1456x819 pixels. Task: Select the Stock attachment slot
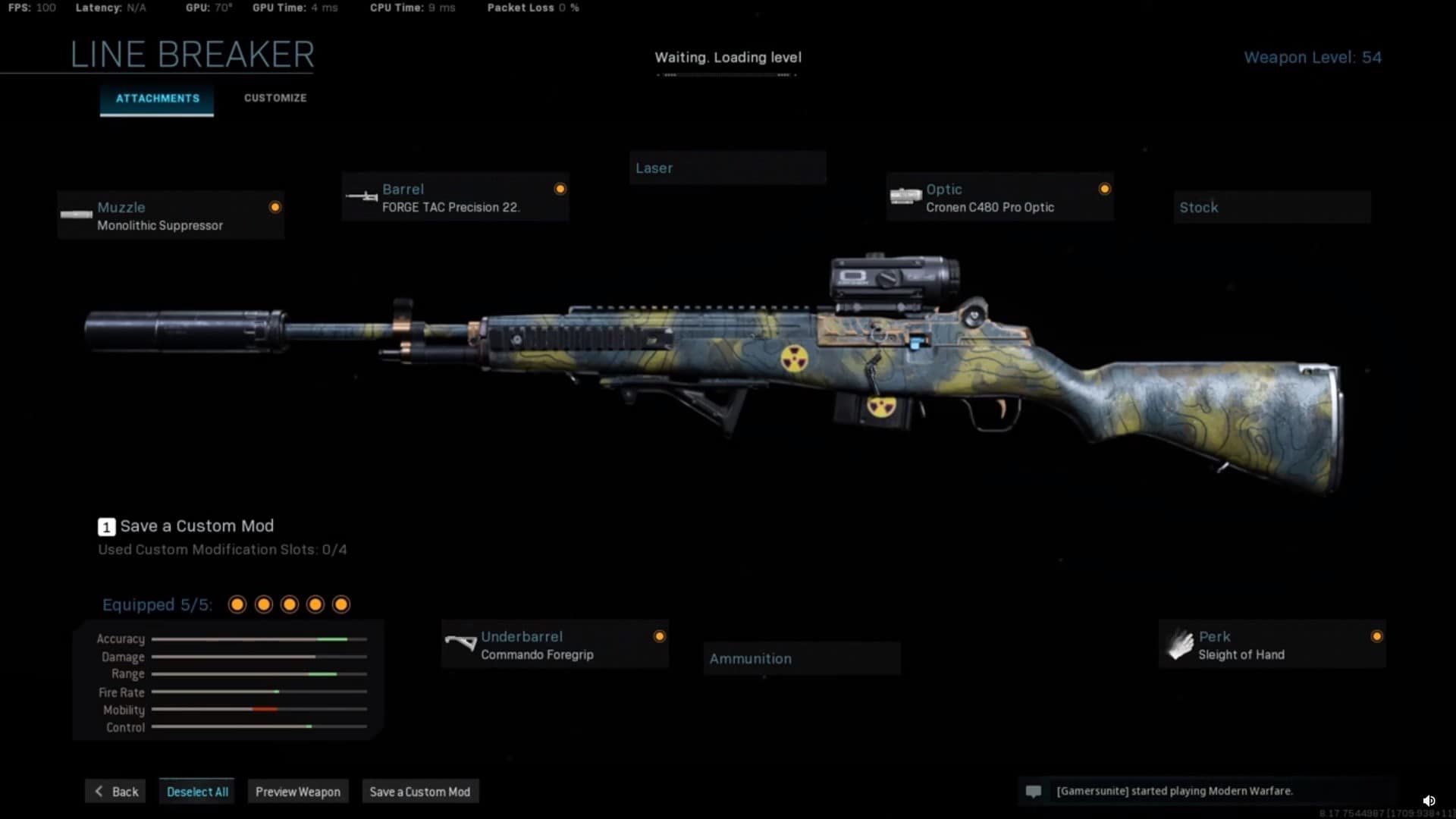(1271, 207)
